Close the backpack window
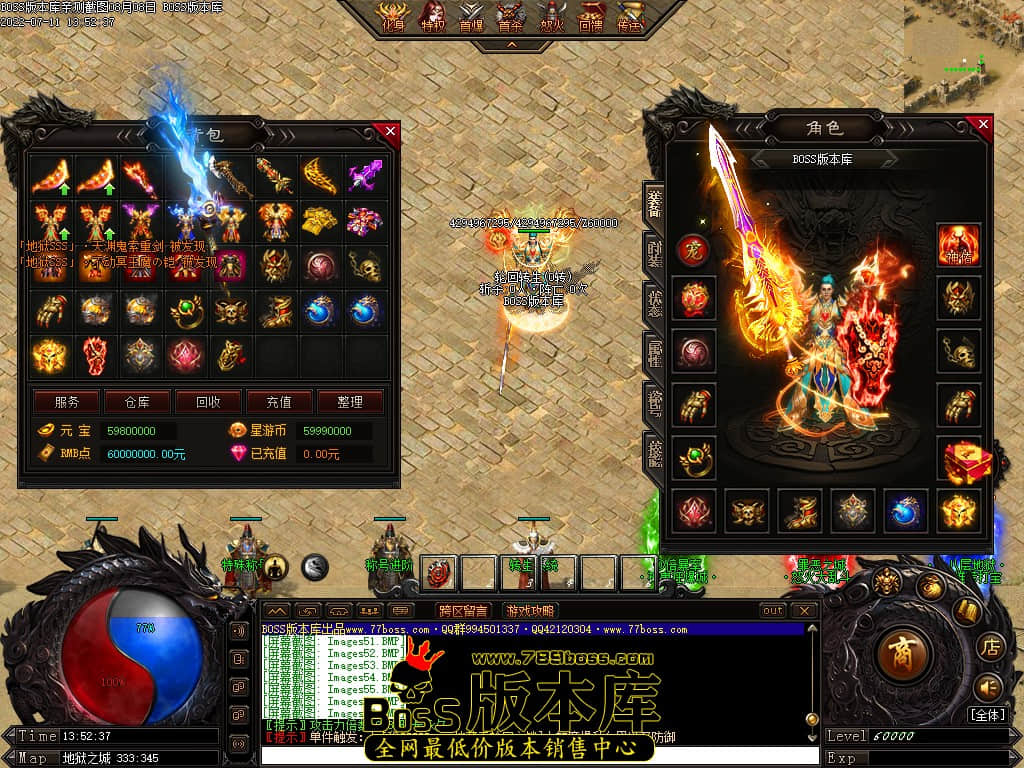1024x768 pixels. pyautogui.click(x=390, y=131)
